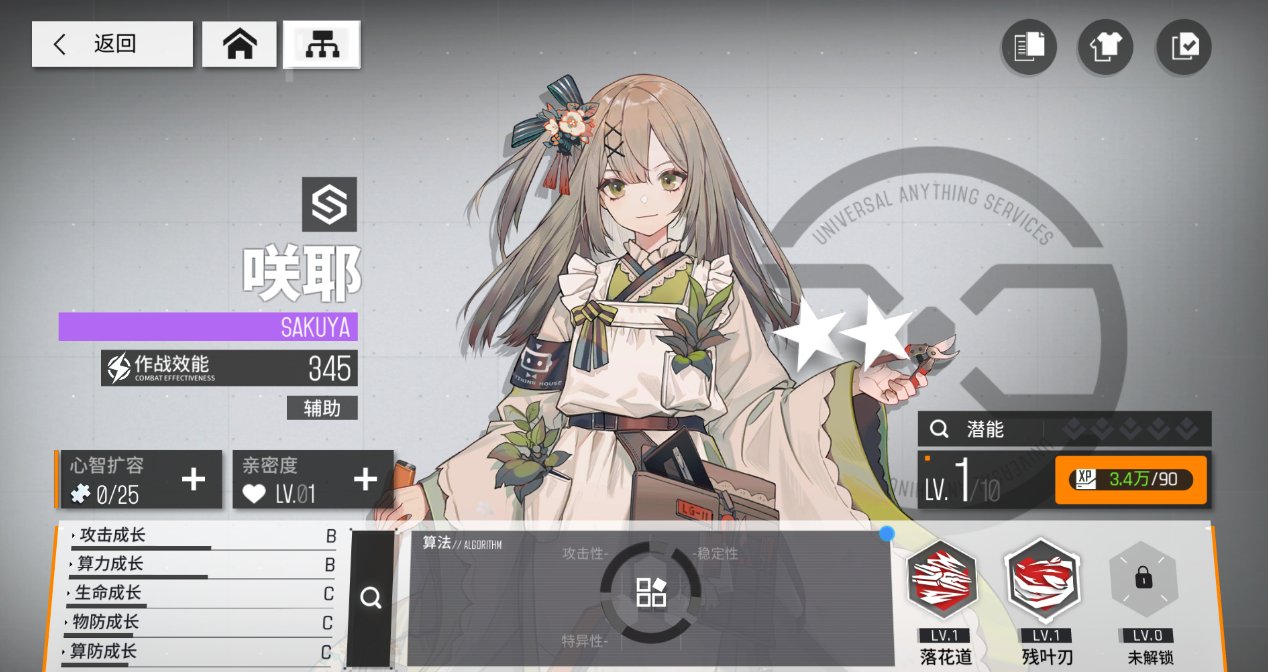The height and width of the screenshot is (672, 1268).
Task: View the 潜能 potential details
Action: [x=1064, y=429]
